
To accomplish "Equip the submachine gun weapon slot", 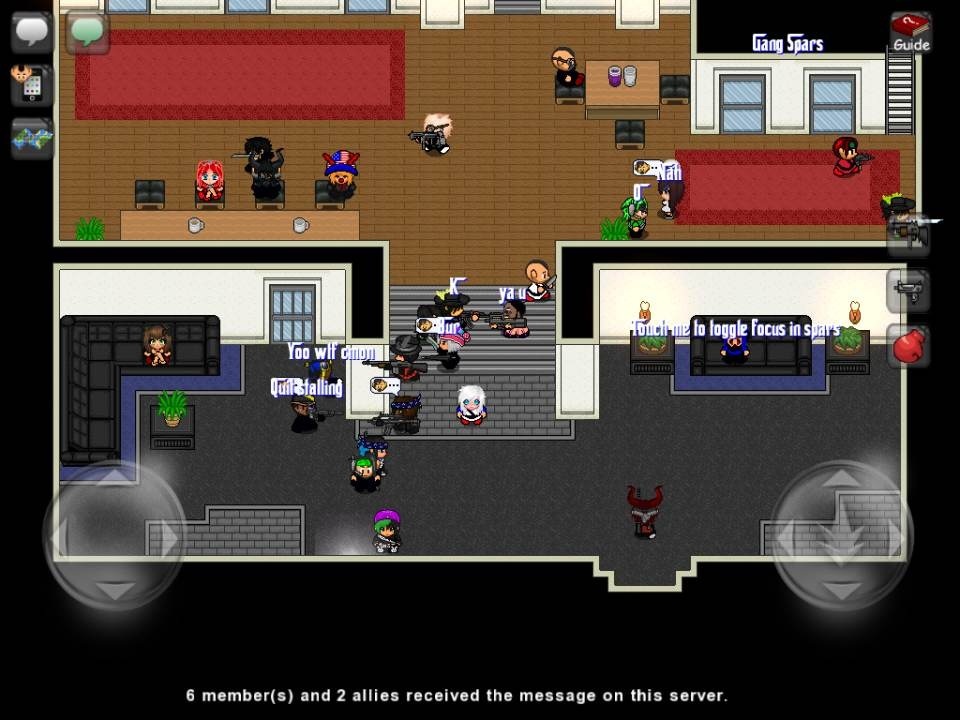I will 909,291.
